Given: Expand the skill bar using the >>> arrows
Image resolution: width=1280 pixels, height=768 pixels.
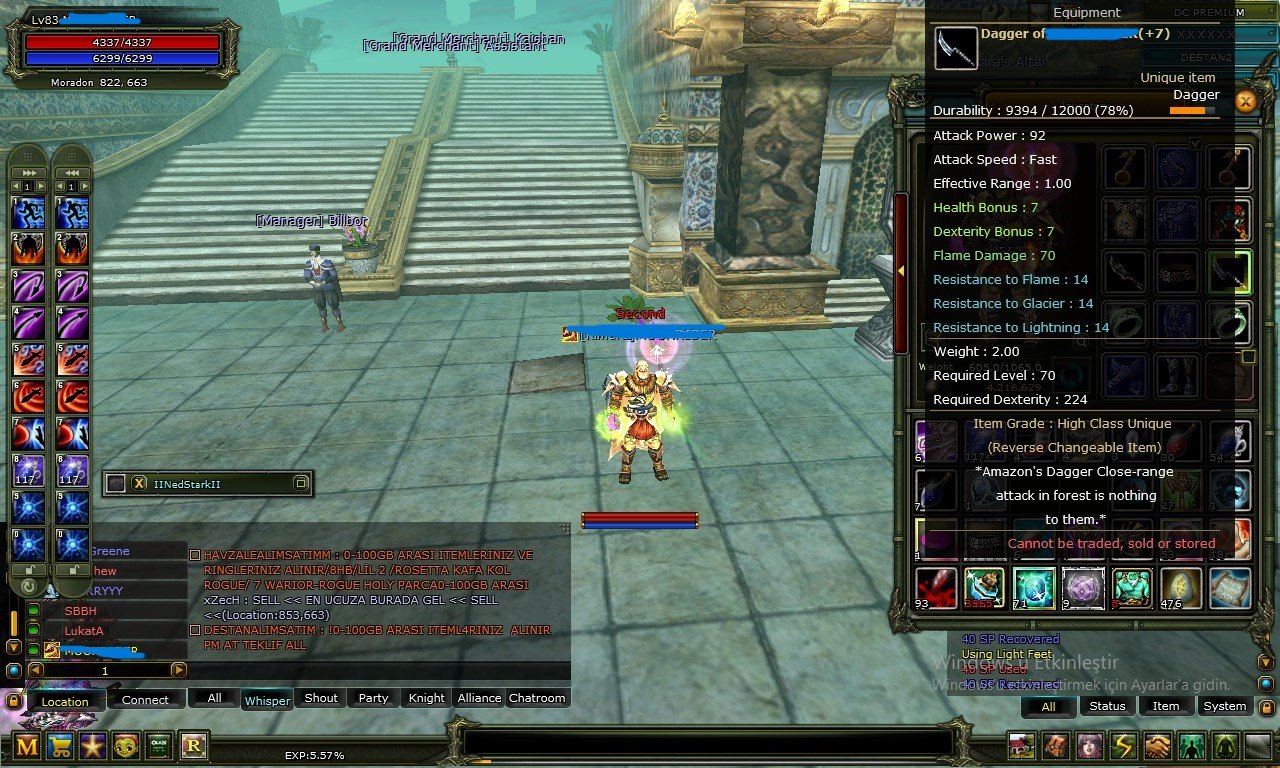Looking at the screenshot, I should click(x=27, y=172).
